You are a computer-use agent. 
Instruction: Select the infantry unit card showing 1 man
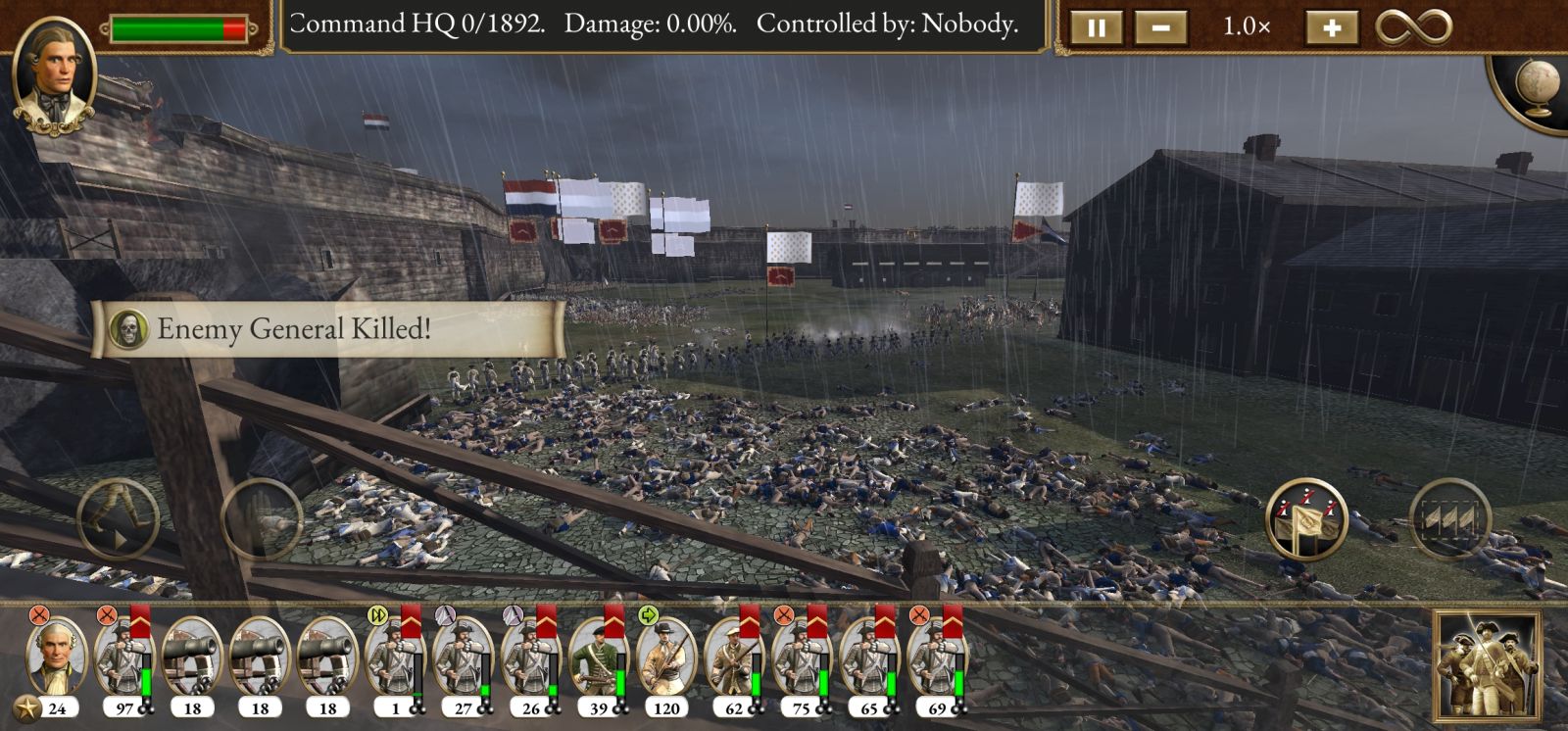[395, 658]
